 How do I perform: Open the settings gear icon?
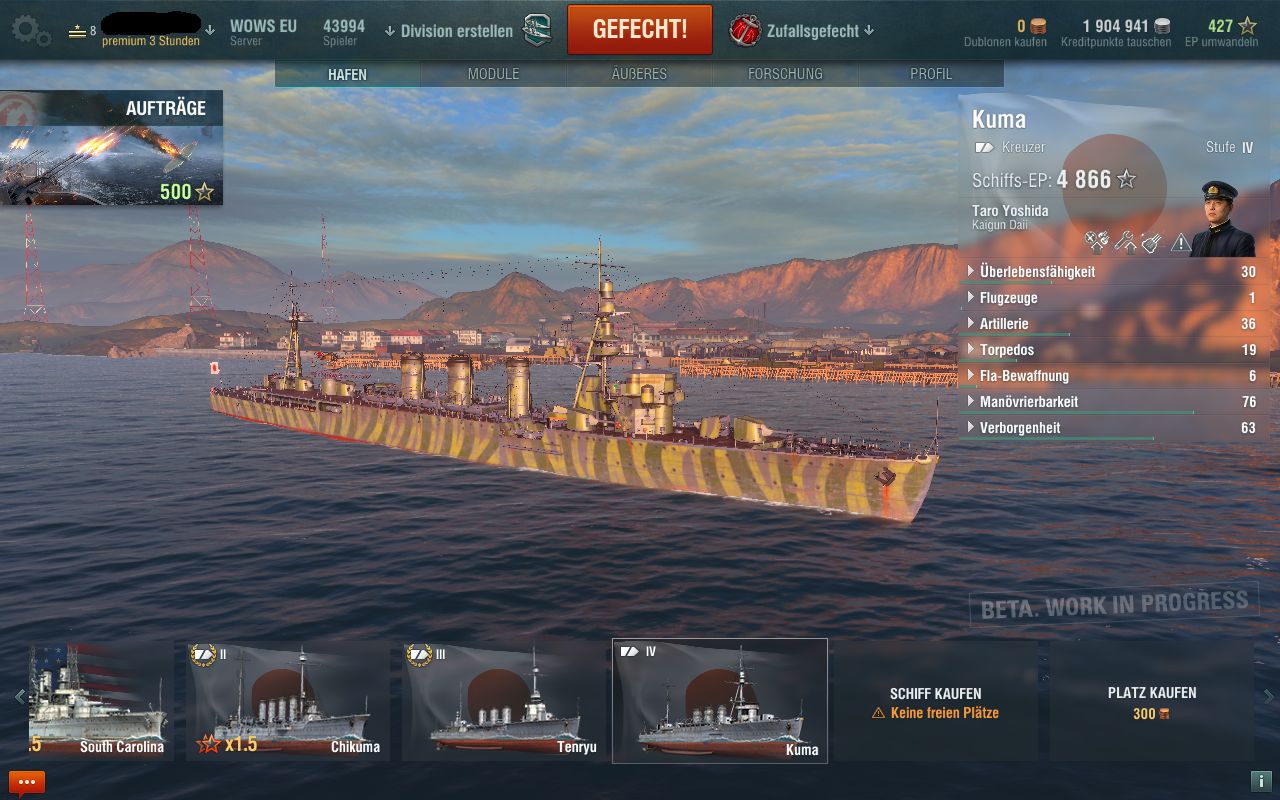tap(30, 30)
